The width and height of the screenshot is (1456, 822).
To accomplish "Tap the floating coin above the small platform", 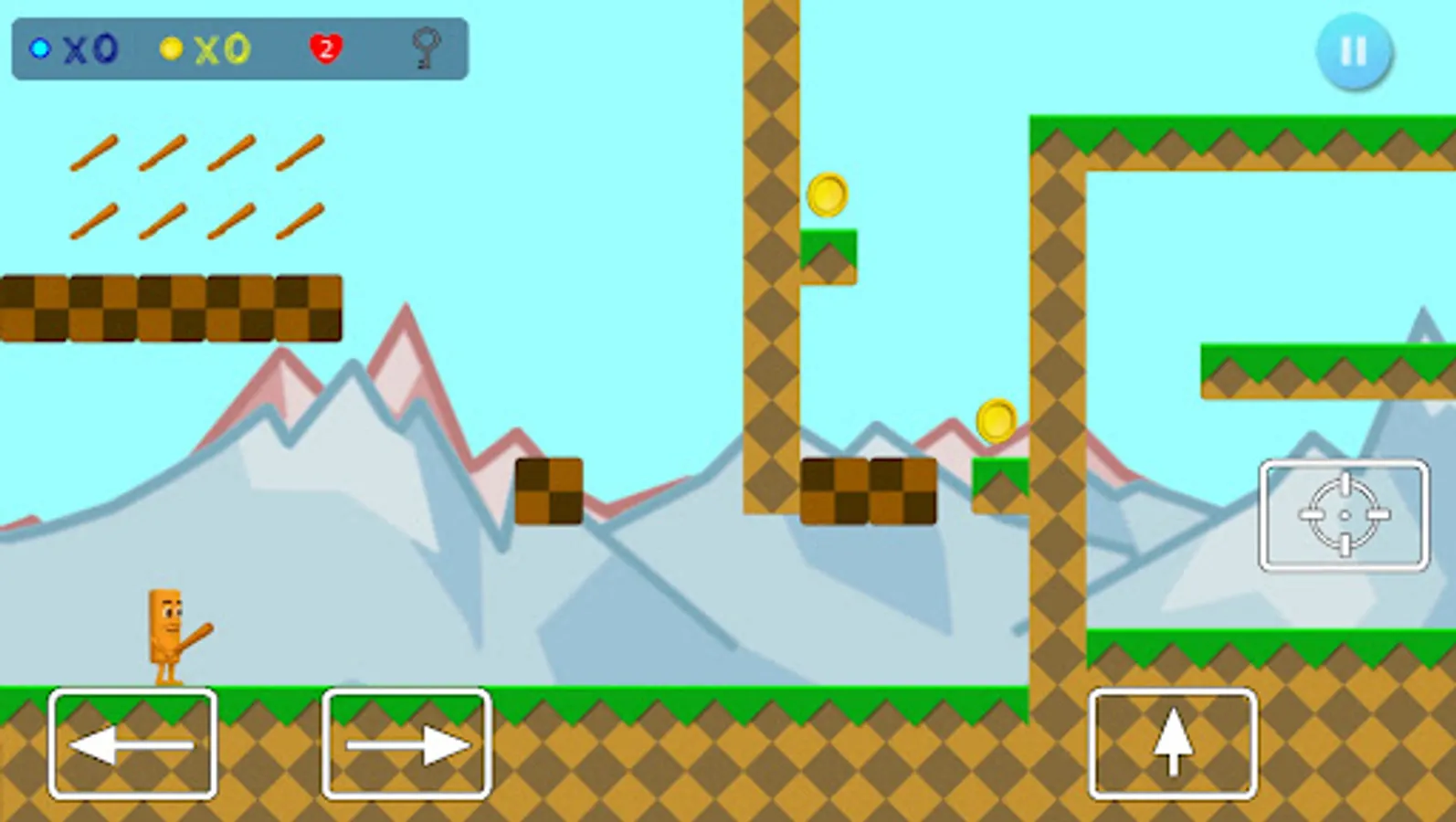I will (x=828, y=195).
